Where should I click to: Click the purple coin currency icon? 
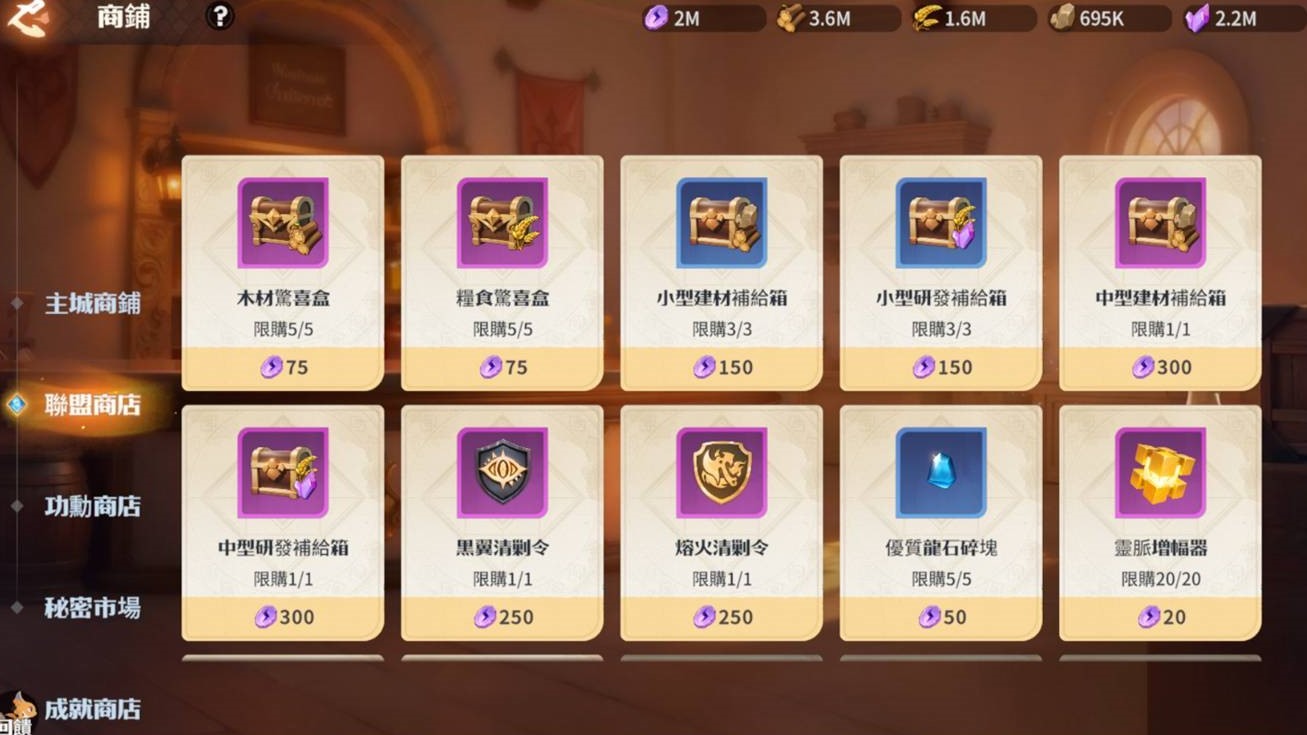pos(657,17)
